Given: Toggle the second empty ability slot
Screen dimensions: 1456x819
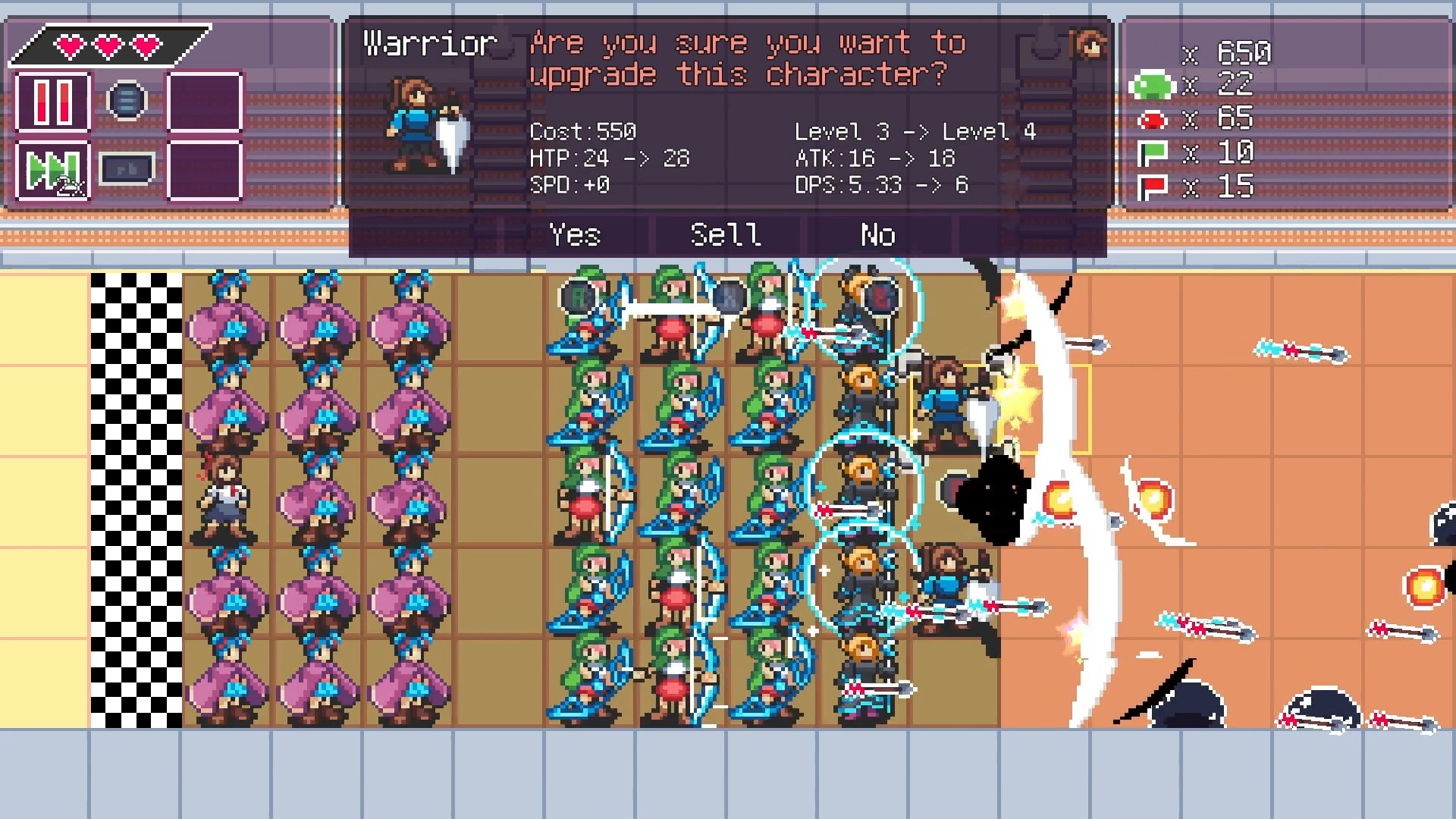Looking at the screenshot, I should pyautogui.click(x=205, y=171).
